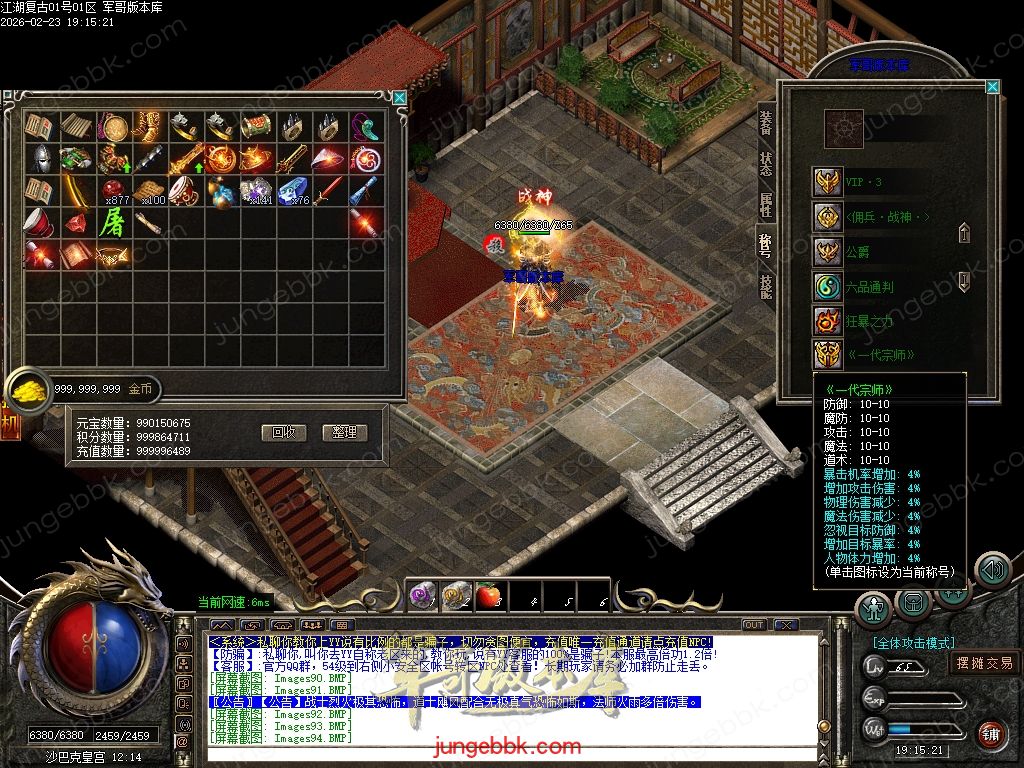The image size is (1024, 768).
Task: Pick the red orb stack of 877
Action: (x=113, y=190)
